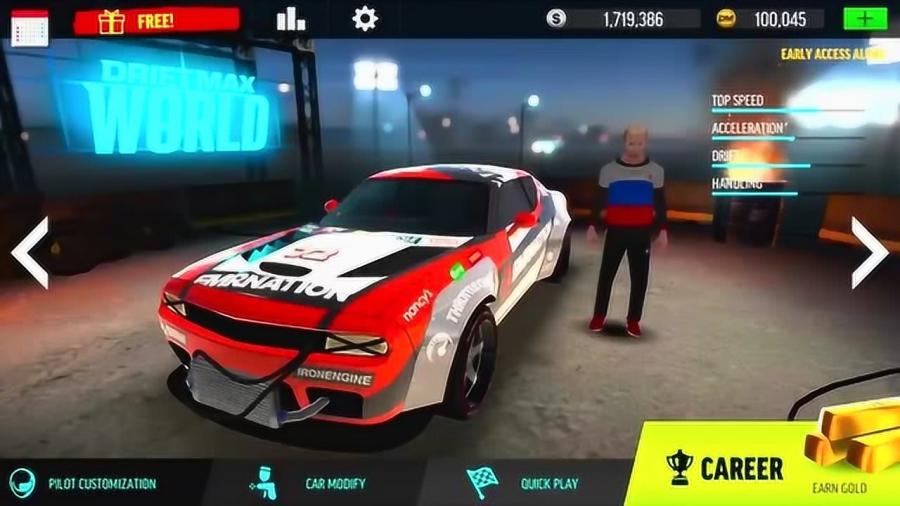Switch to the next car
Viewport: 900px width, 506px height.
[x=868, y=253]
